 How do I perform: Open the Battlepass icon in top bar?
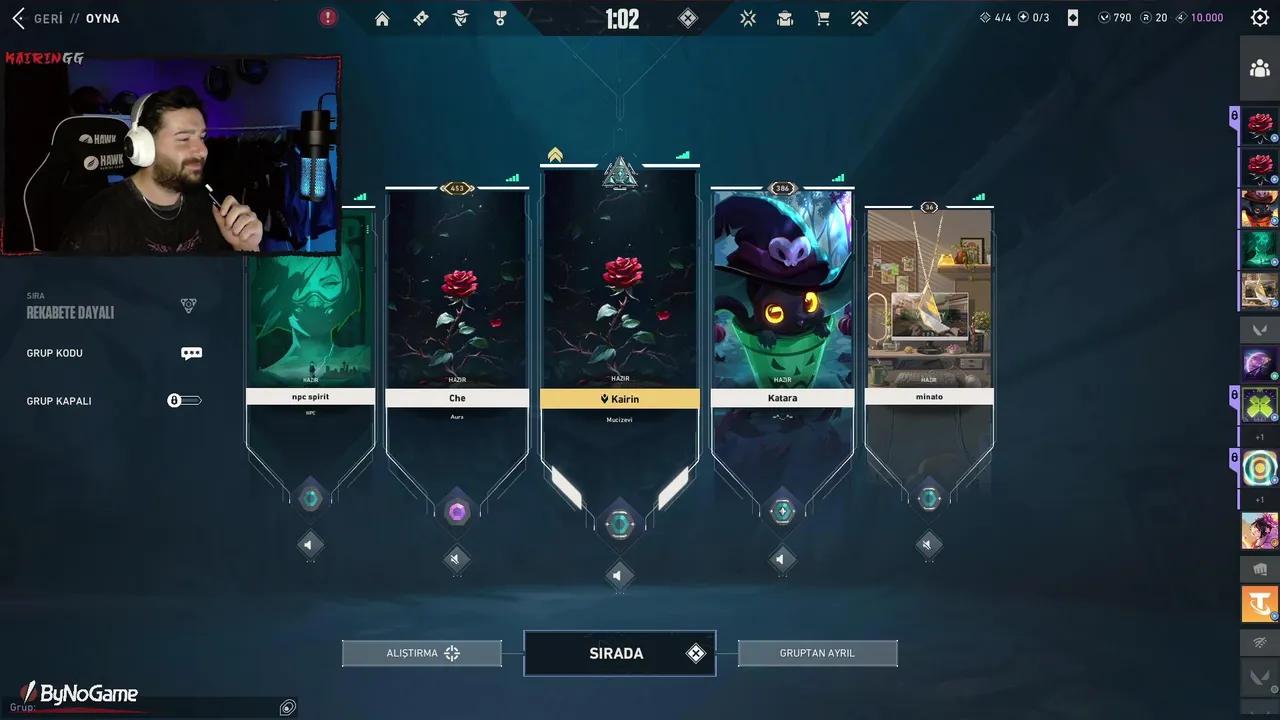[x=420, y=18]
